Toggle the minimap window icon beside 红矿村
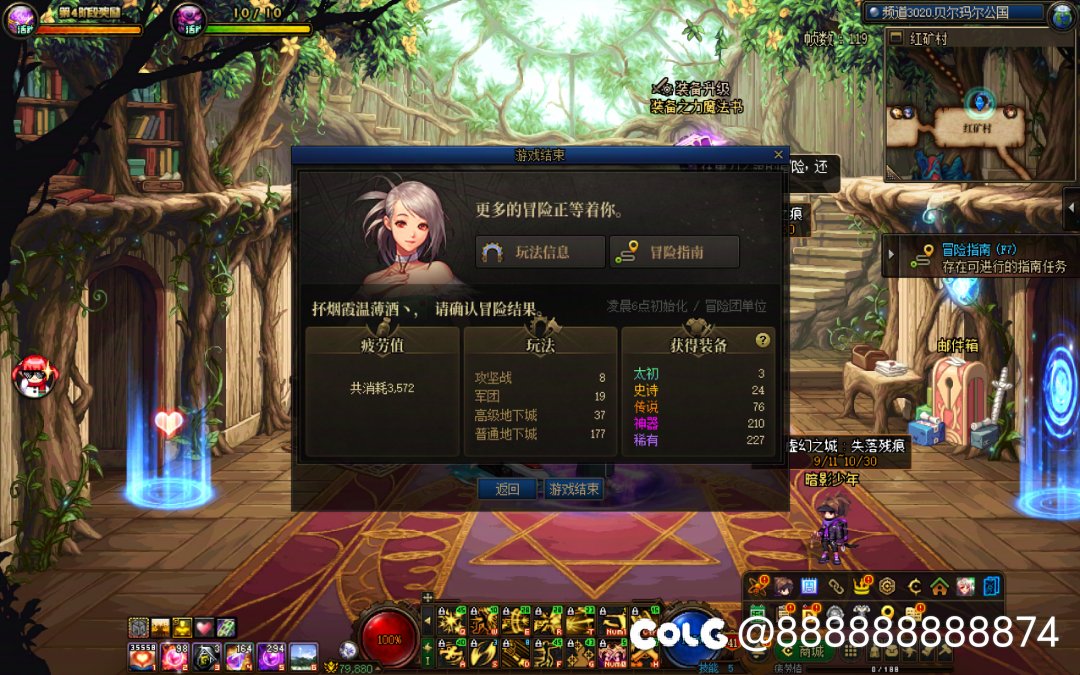Image resolution: width=1080 pixels, height=675 pixels. [x=897, y=39]
